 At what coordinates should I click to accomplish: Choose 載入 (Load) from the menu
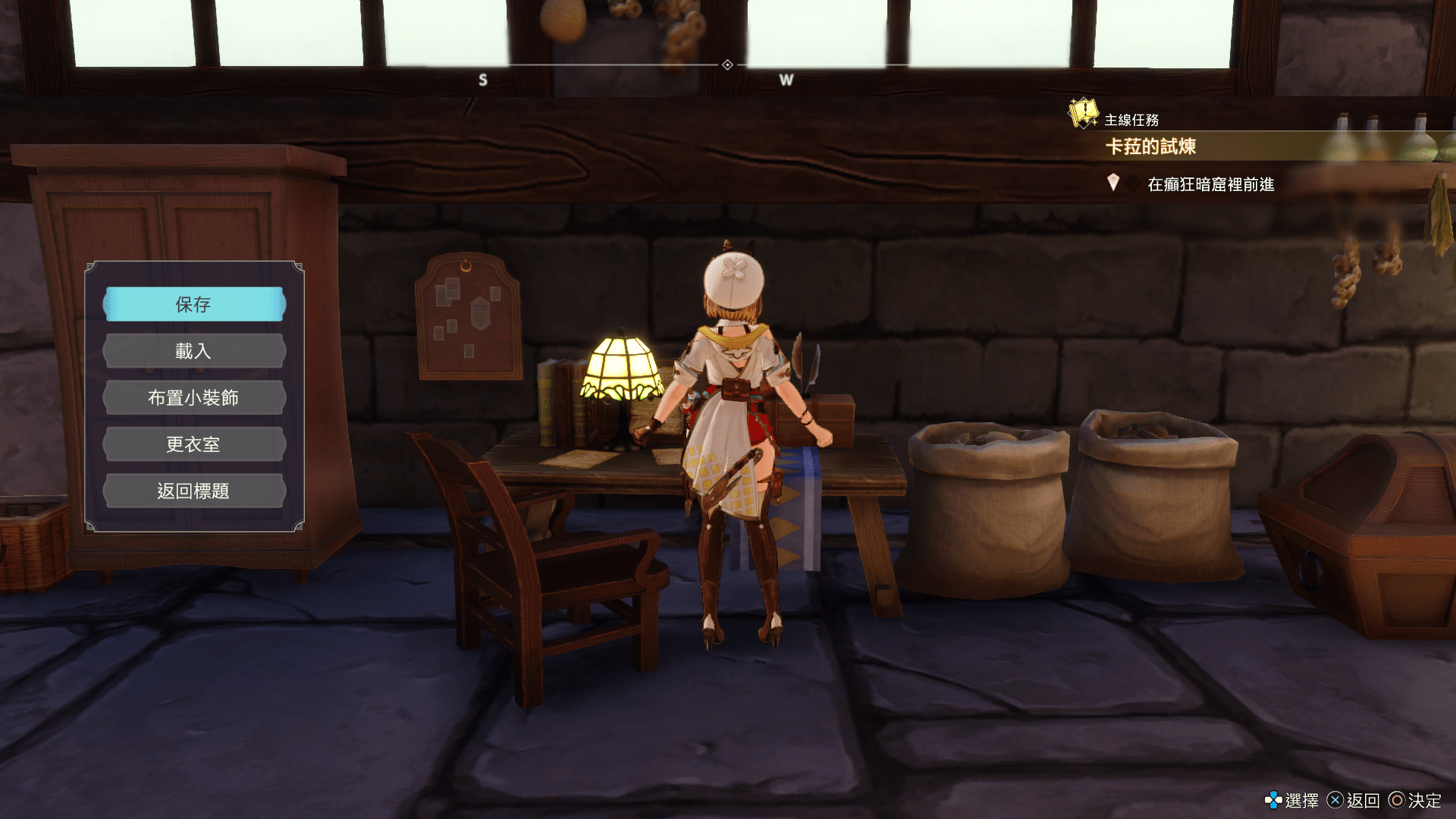(194, 351)
